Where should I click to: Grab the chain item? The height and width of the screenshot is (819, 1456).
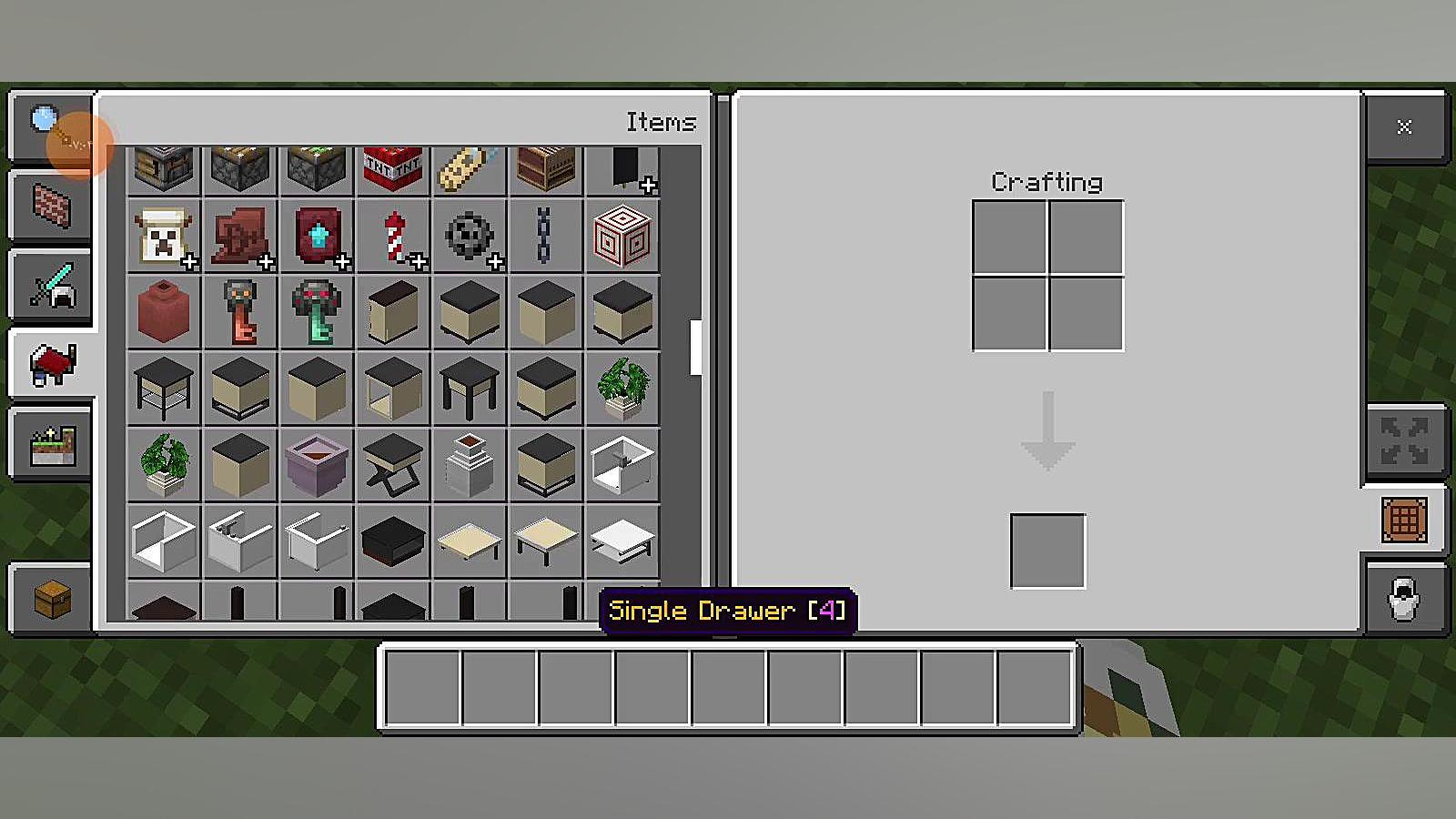544,236
